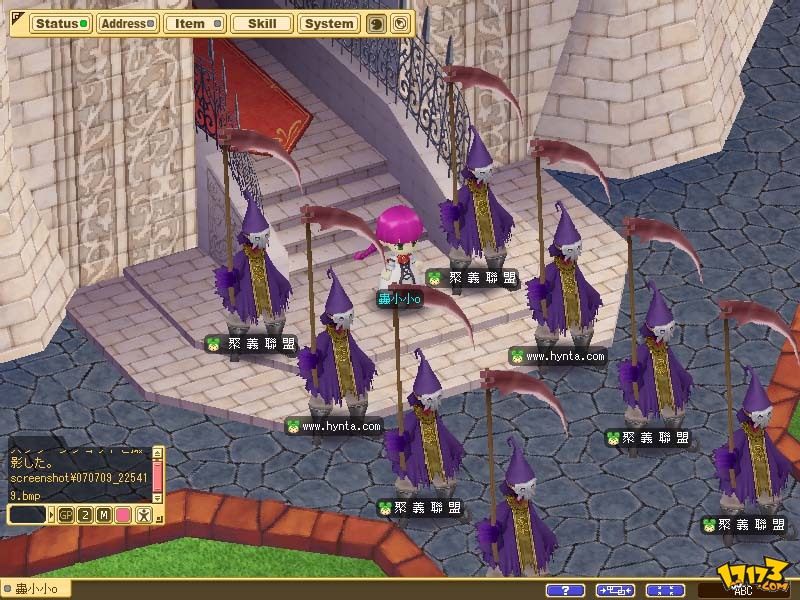Click the stick figure emote icon
Screen dimensions: 800x600
pos(144,514)
